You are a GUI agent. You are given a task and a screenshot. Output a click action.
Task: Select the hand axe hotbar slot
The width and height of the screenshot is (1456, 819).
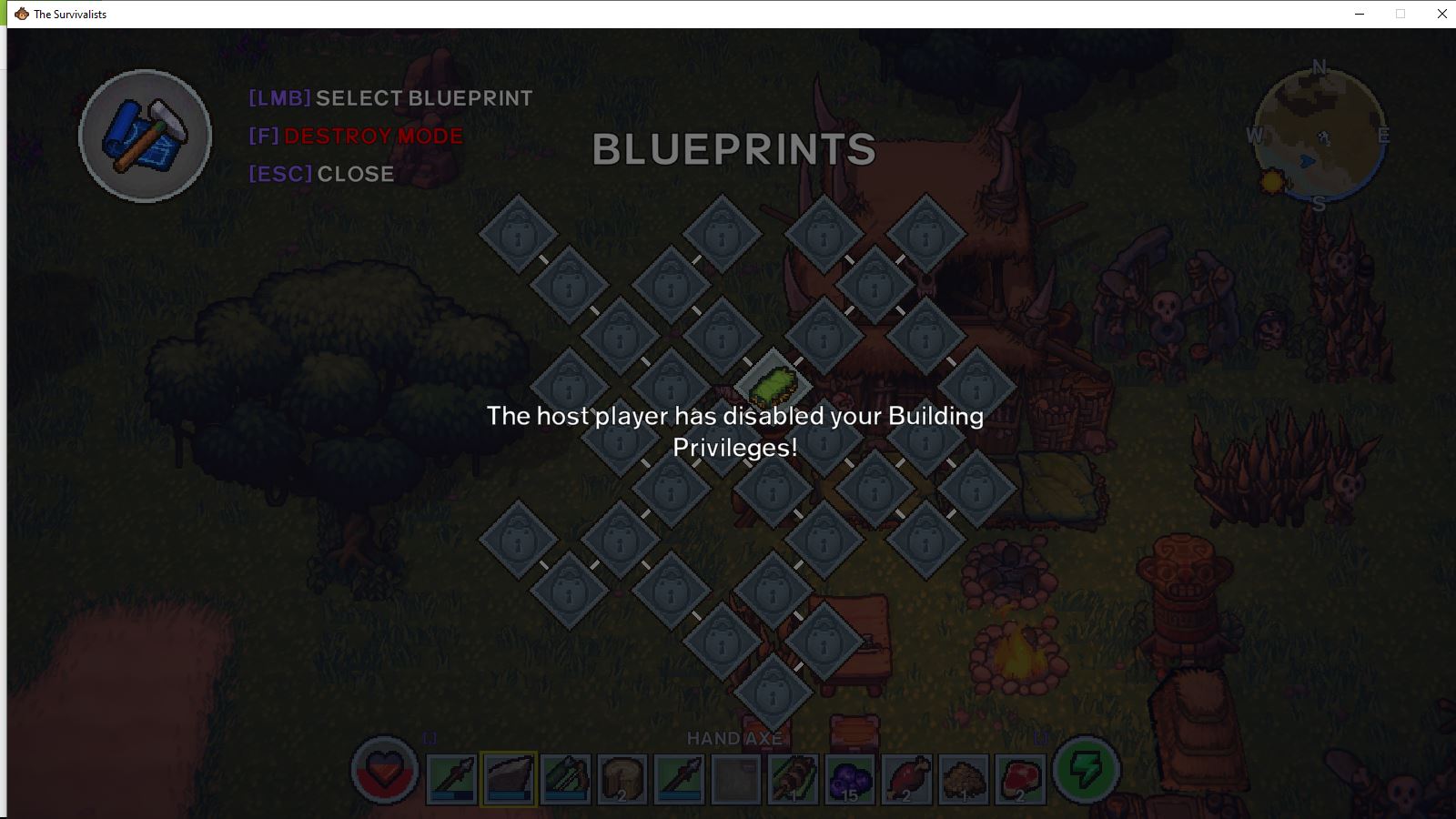[509, 779]
